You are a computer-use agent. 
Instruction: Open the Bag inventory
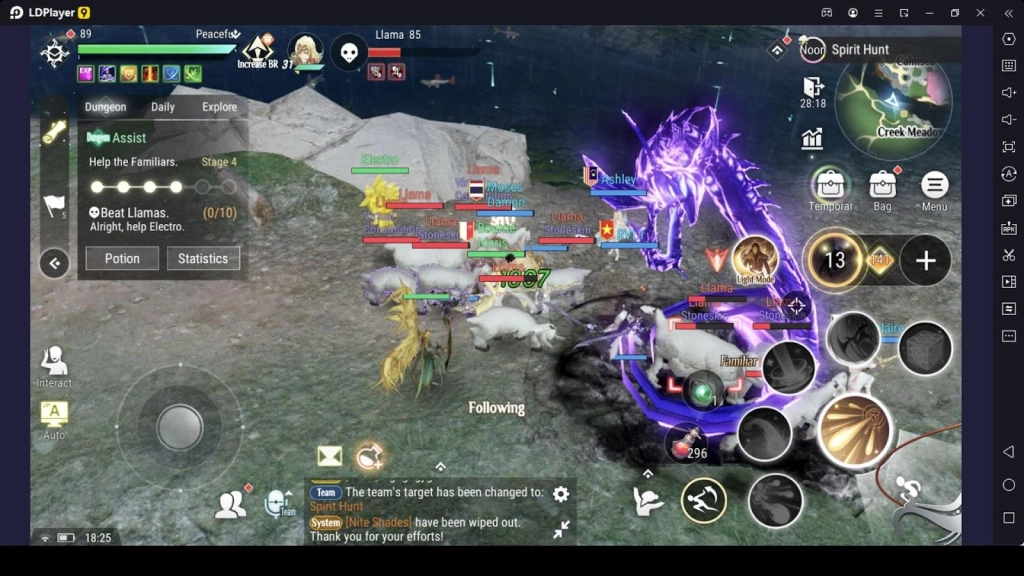pyautogui.click(x=882, y=187)
